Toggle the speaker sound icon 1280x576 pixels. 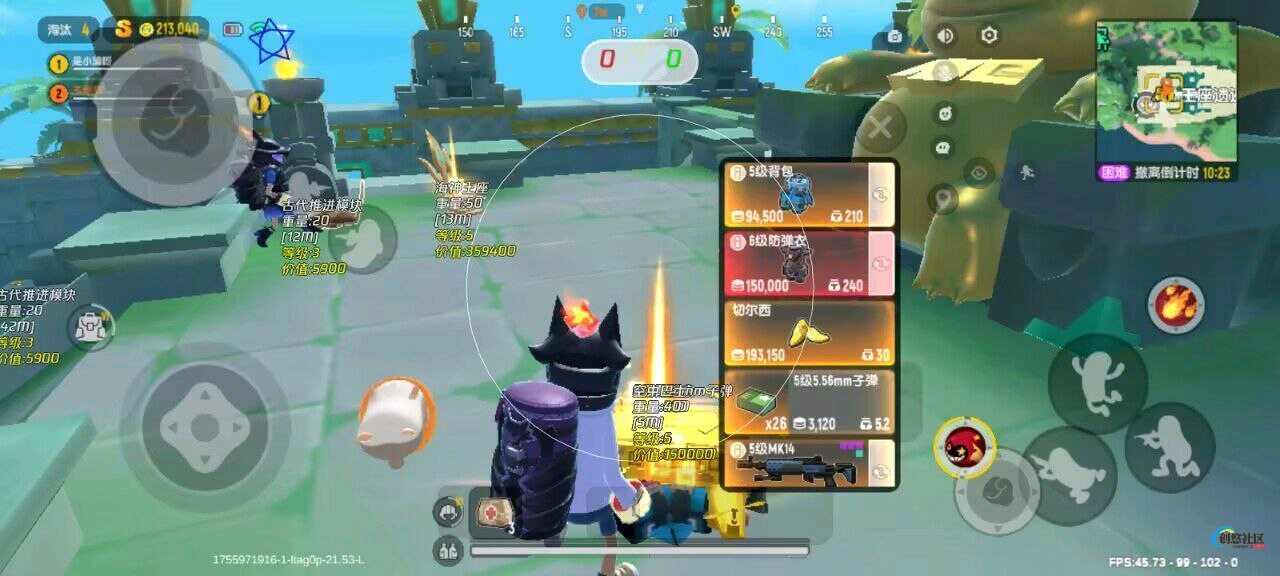pyautogui.click(x=944, y=36)
